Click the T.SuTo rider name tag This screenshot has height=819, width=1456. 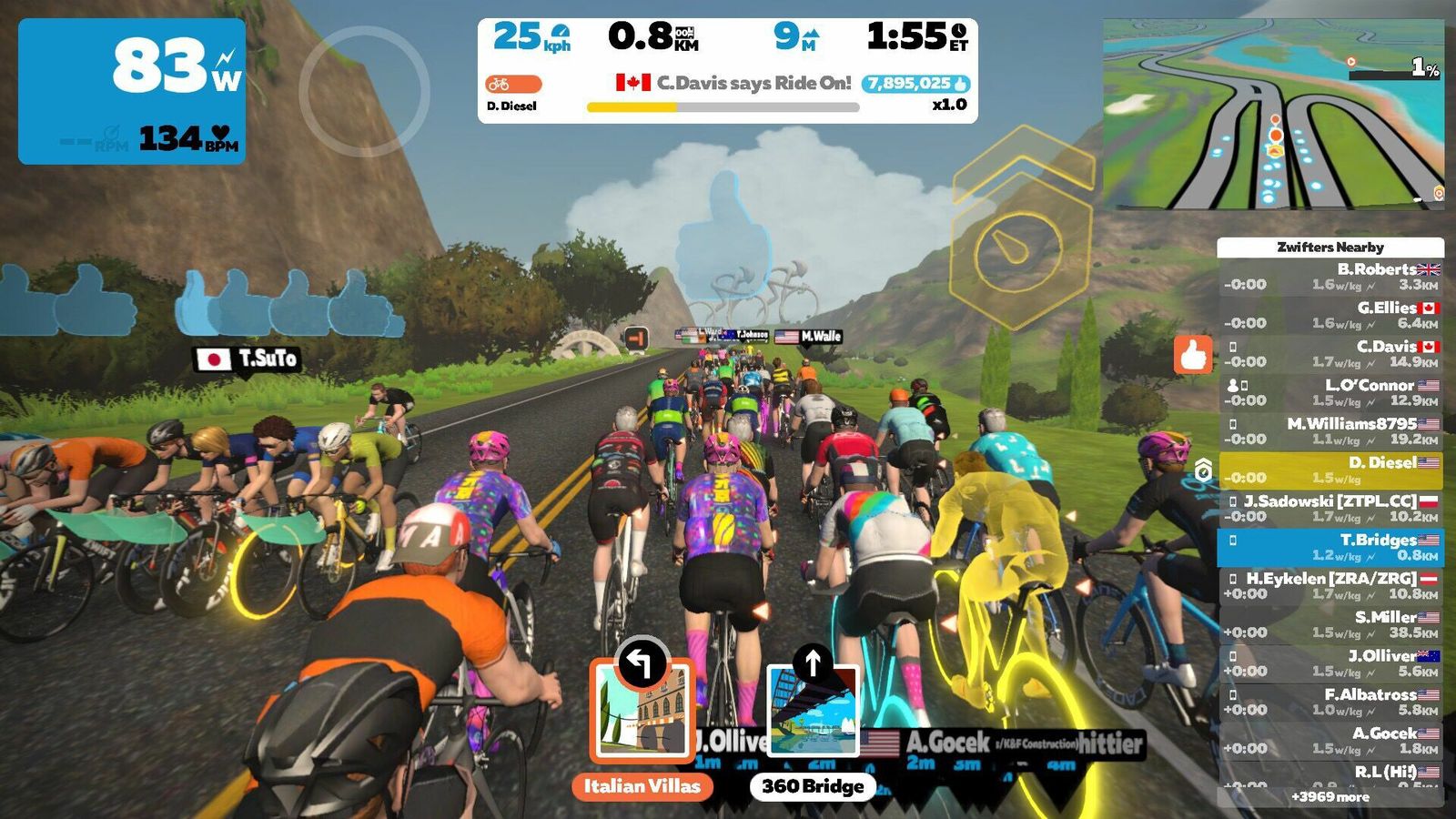pyautogui.click(x=248, y=359)
